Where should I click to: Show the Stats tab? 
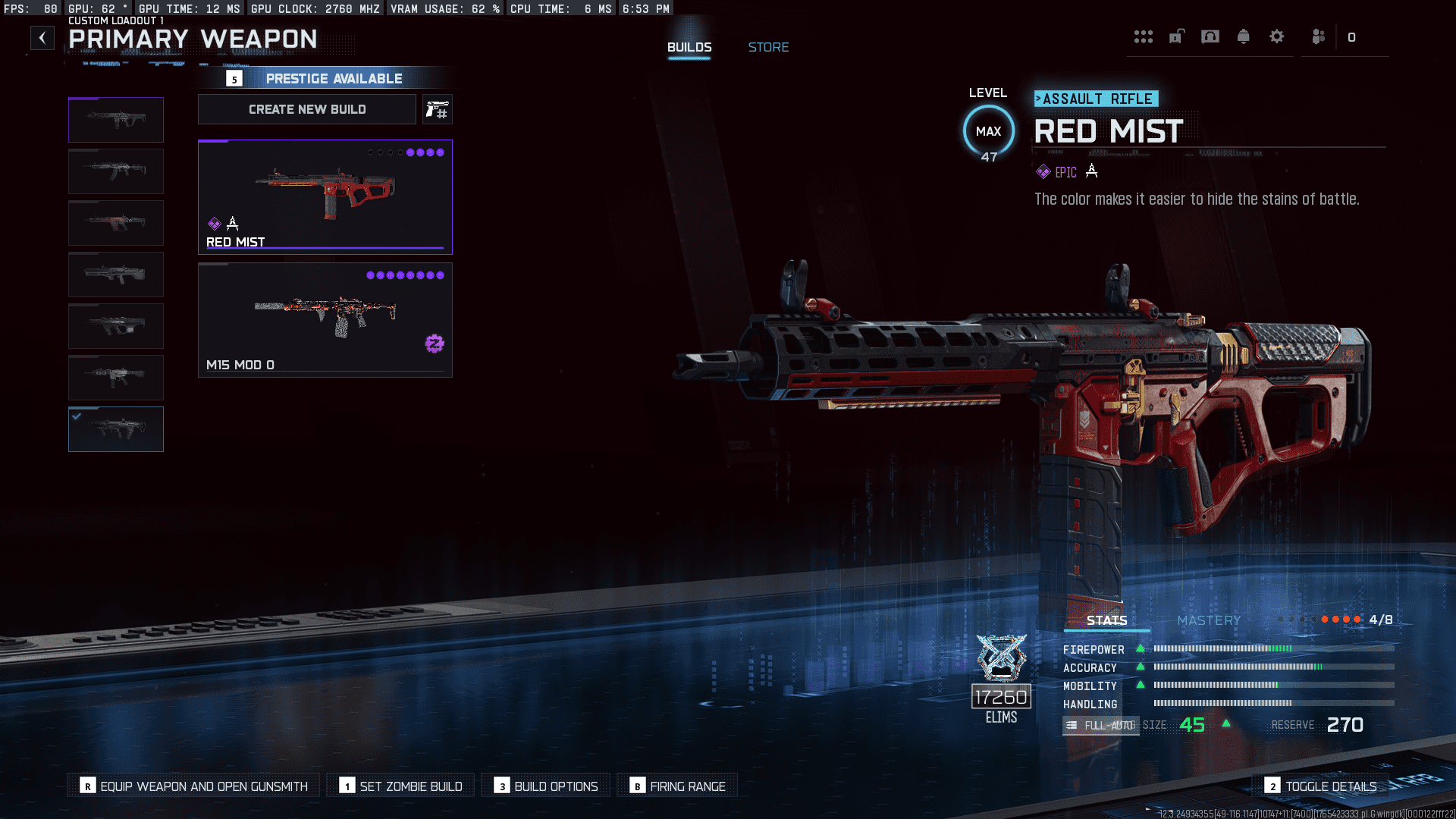point(1106,620)
